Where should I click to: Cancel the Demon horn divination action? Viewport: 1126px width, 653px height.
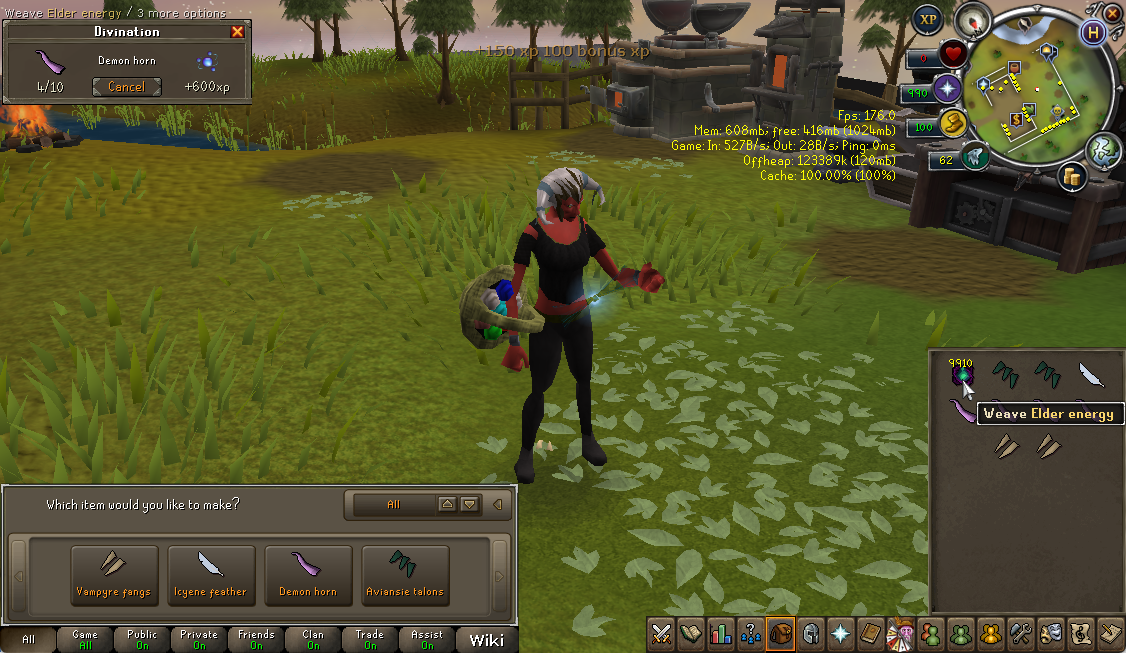click(x=126, y=87)
